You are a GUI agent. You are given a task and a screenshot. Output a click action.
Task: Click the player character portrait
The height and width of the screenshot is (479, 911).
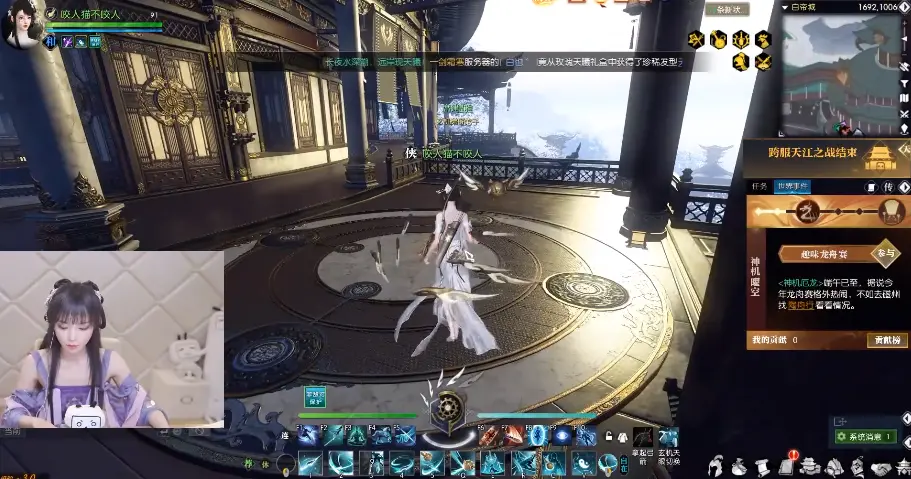(22, 22)
